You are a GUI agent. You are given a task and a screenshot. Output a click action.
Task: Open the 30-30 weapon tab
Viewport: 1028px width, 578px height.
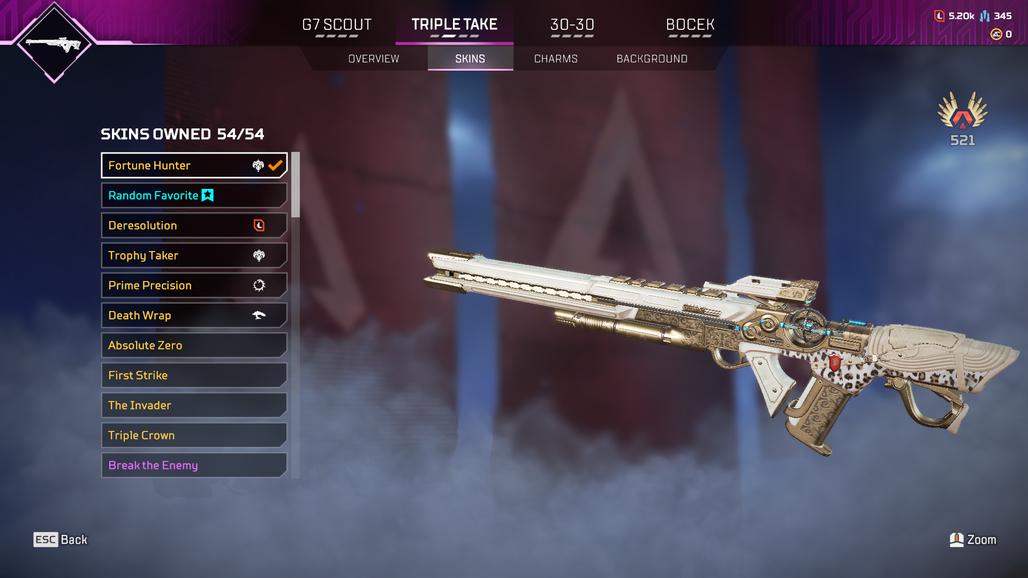pyautogui.click(x=572, y=25)
